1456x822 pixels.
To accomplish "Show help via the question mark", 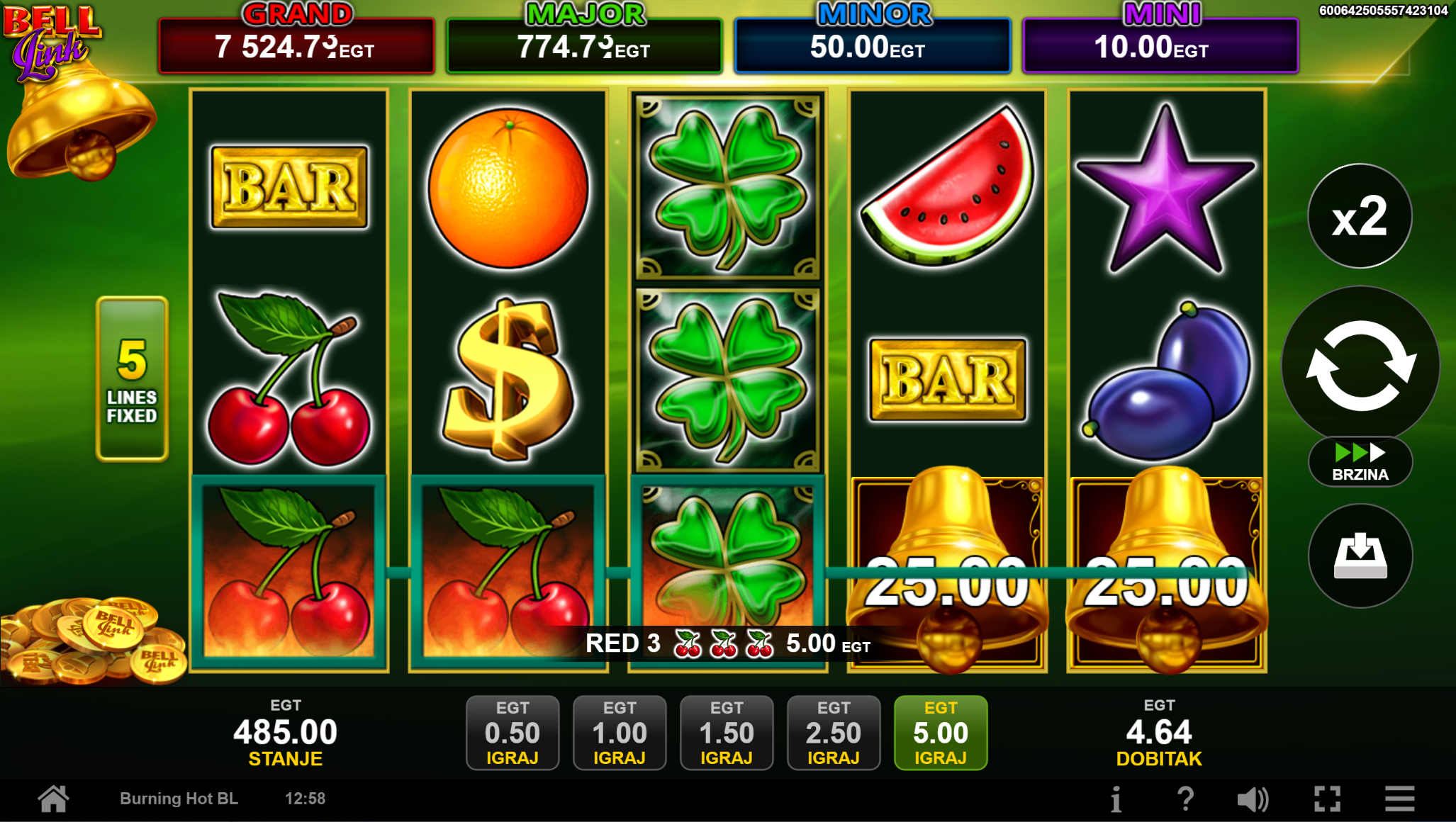I will 1185,799.
